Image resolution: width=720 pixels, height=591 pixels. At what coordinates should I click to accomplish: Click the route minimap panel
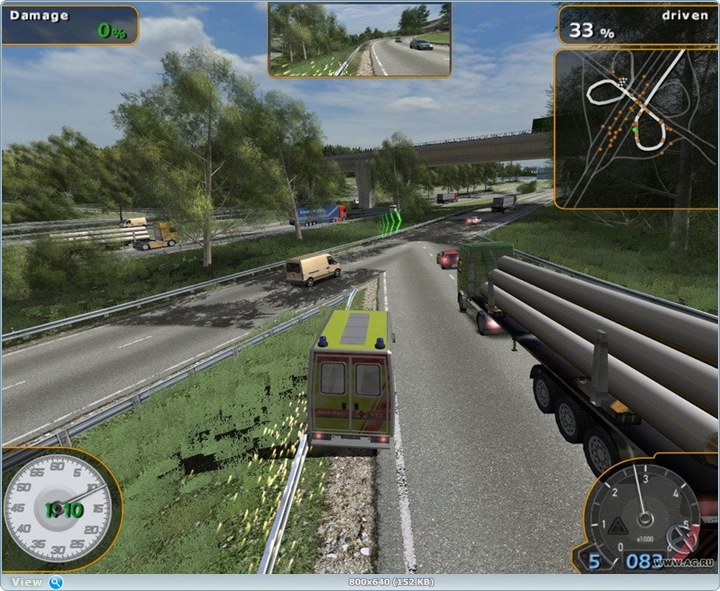click(635, 128)
